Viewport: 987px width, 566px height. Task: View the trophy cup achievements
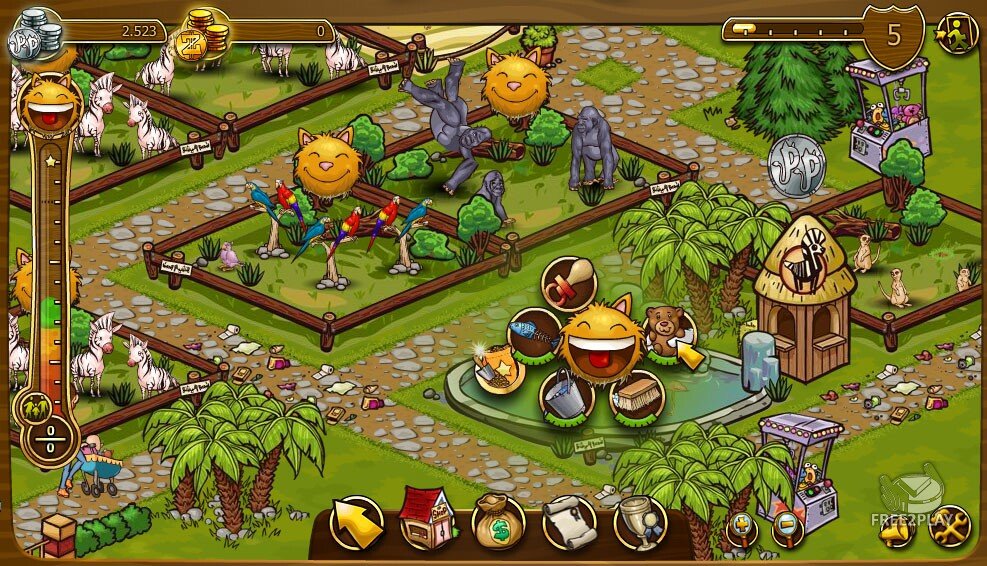639,522
